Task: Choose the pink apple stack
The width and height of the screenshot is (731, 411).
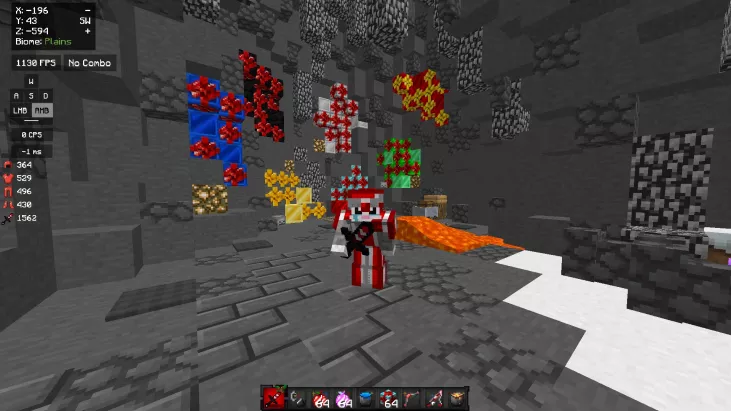Action: click(x=341, y=399)
